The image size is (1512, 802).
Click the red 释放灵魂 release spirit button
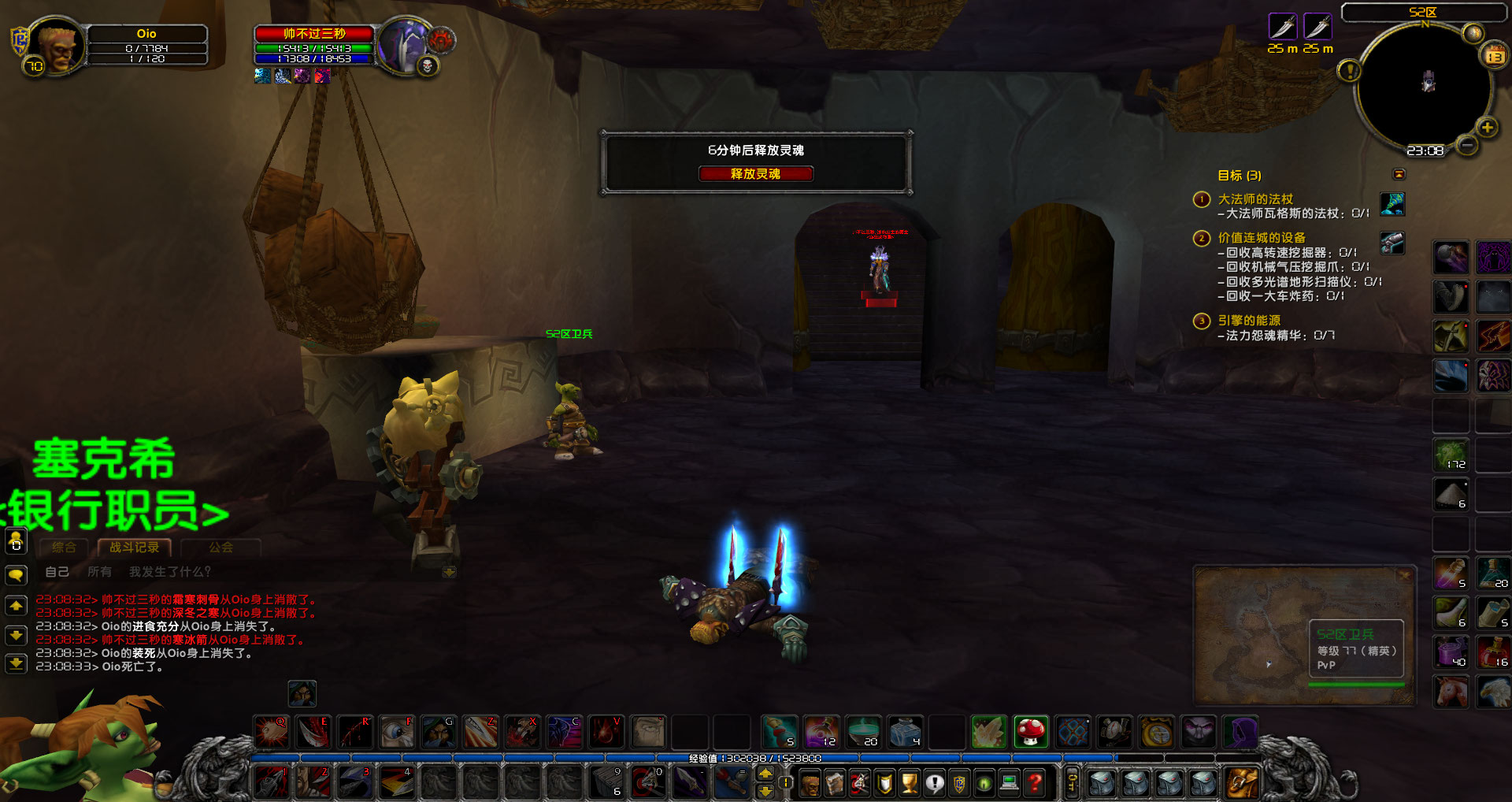pos(755,173)
